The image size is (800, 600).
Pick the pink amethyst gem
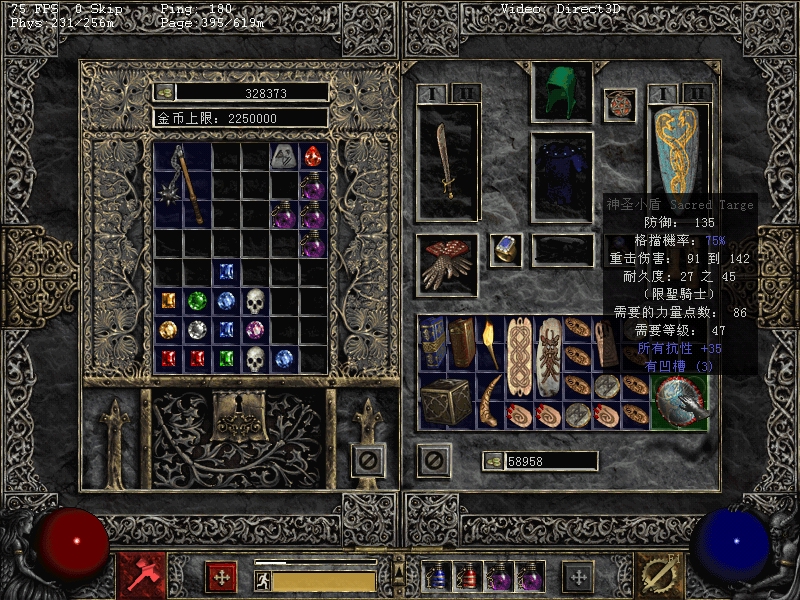tap(256, 330)
